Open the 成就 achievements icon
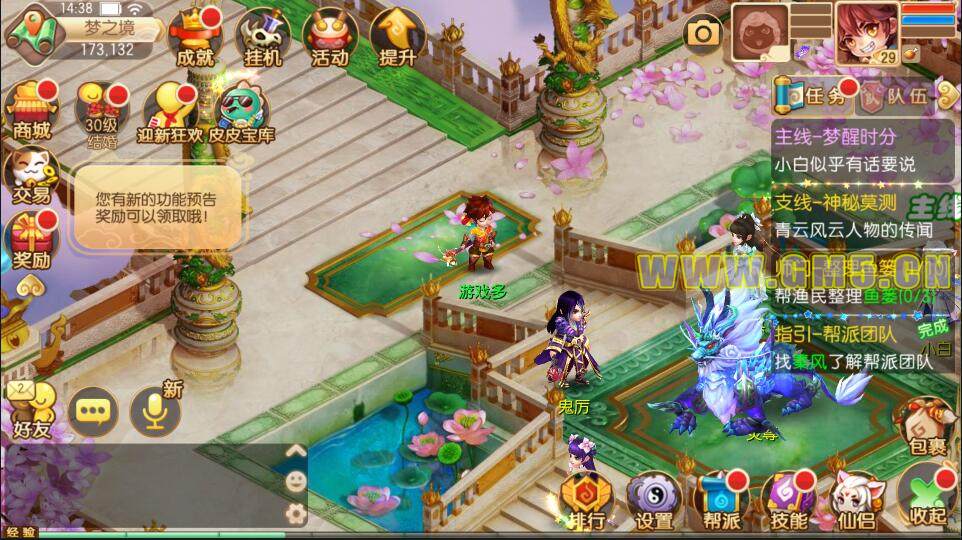This screenshot has width=962, height=540. (x=196, y=37)
